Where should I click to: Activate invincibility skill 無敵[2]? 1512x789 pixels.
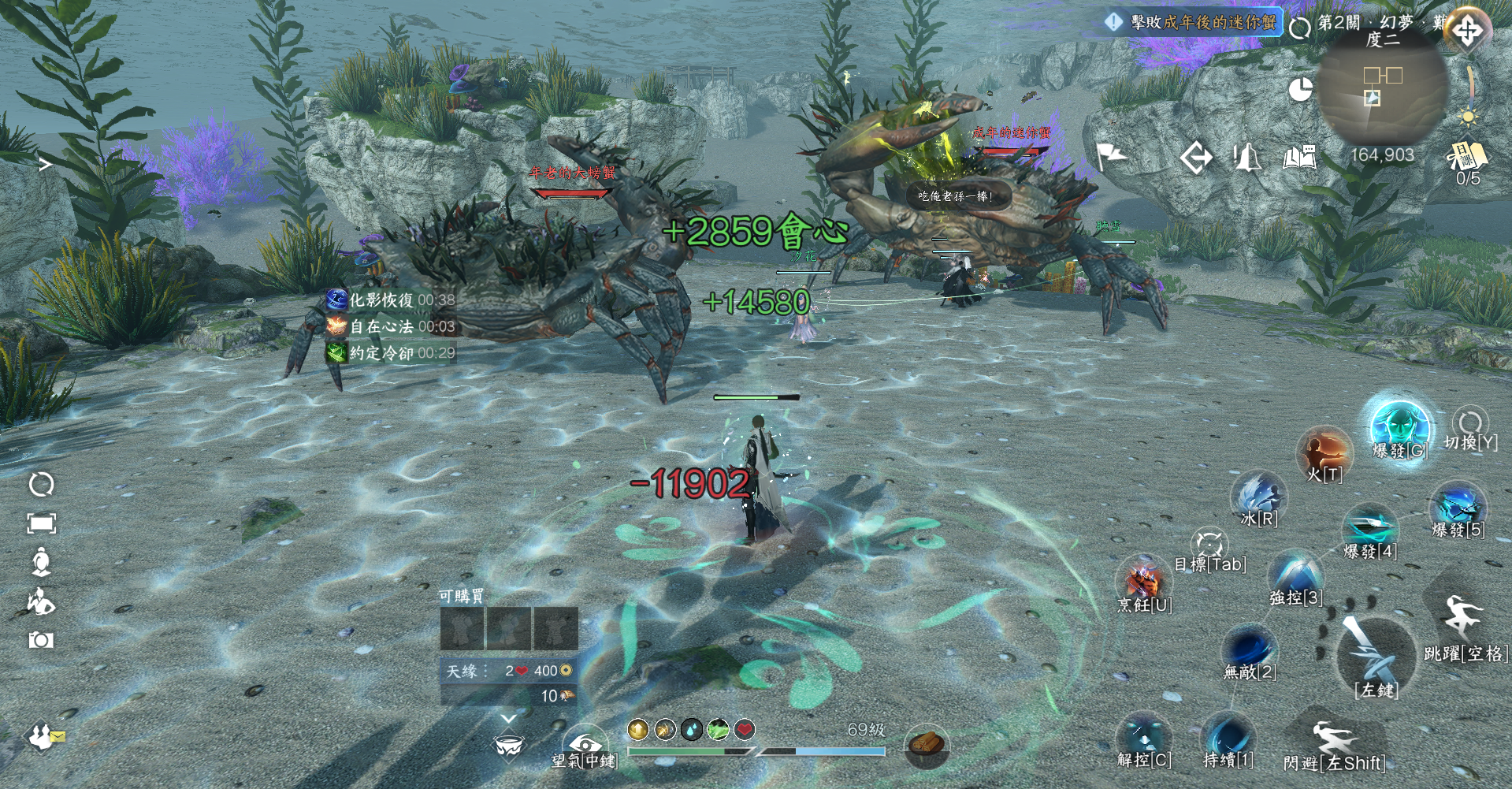tap(1250, 649)
